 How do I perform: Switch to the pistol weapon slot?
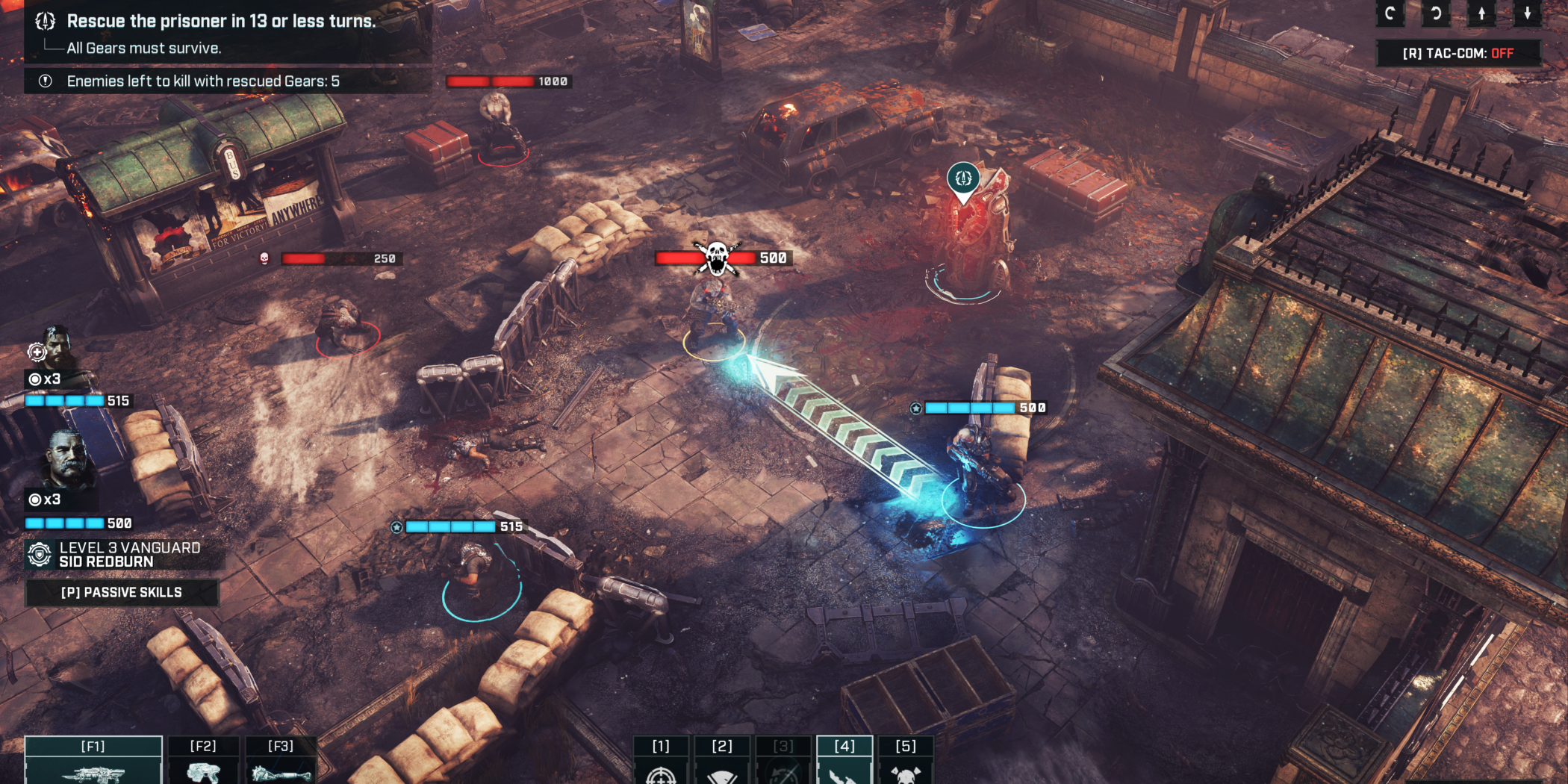click(x=203, y=762)
